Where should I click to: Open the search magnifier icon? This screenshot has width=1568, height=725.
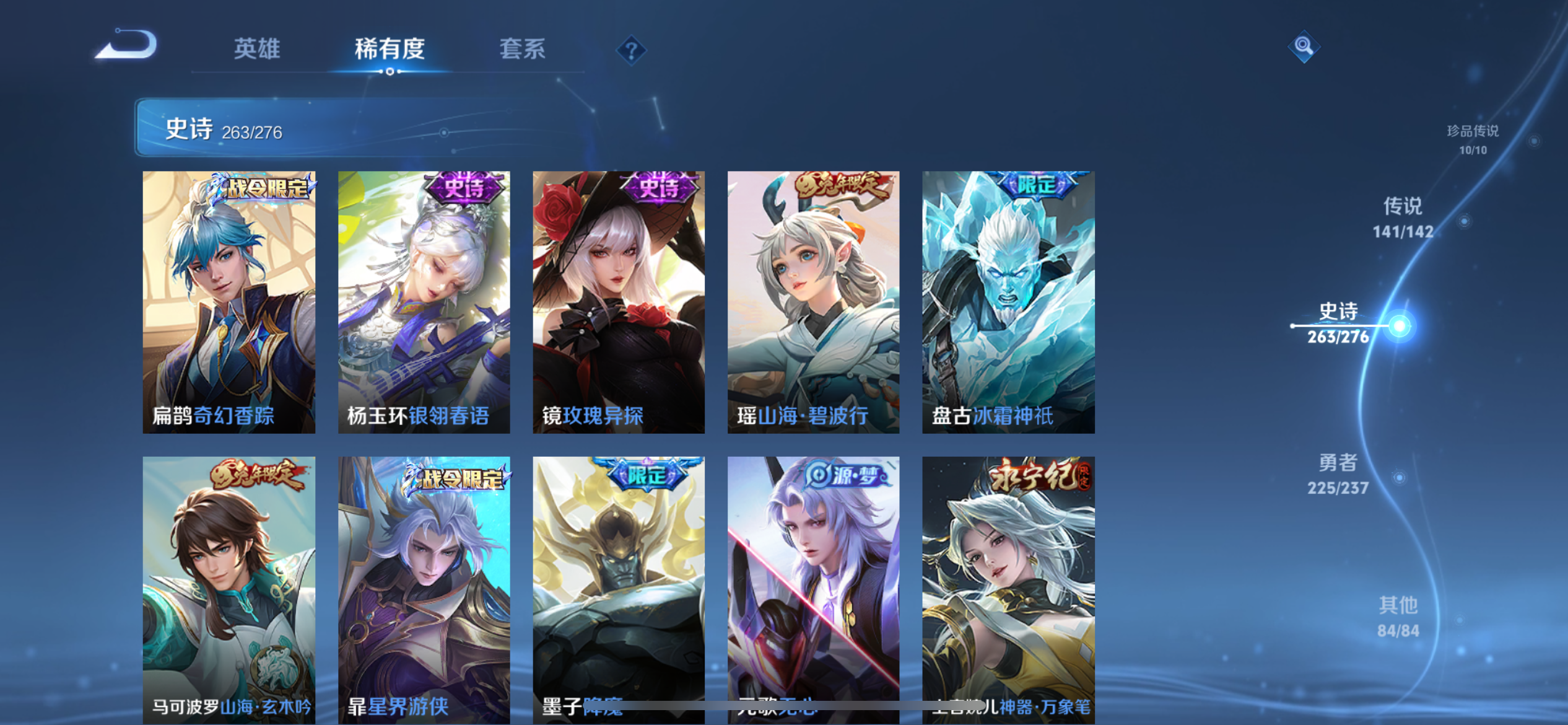[1303, 46]
